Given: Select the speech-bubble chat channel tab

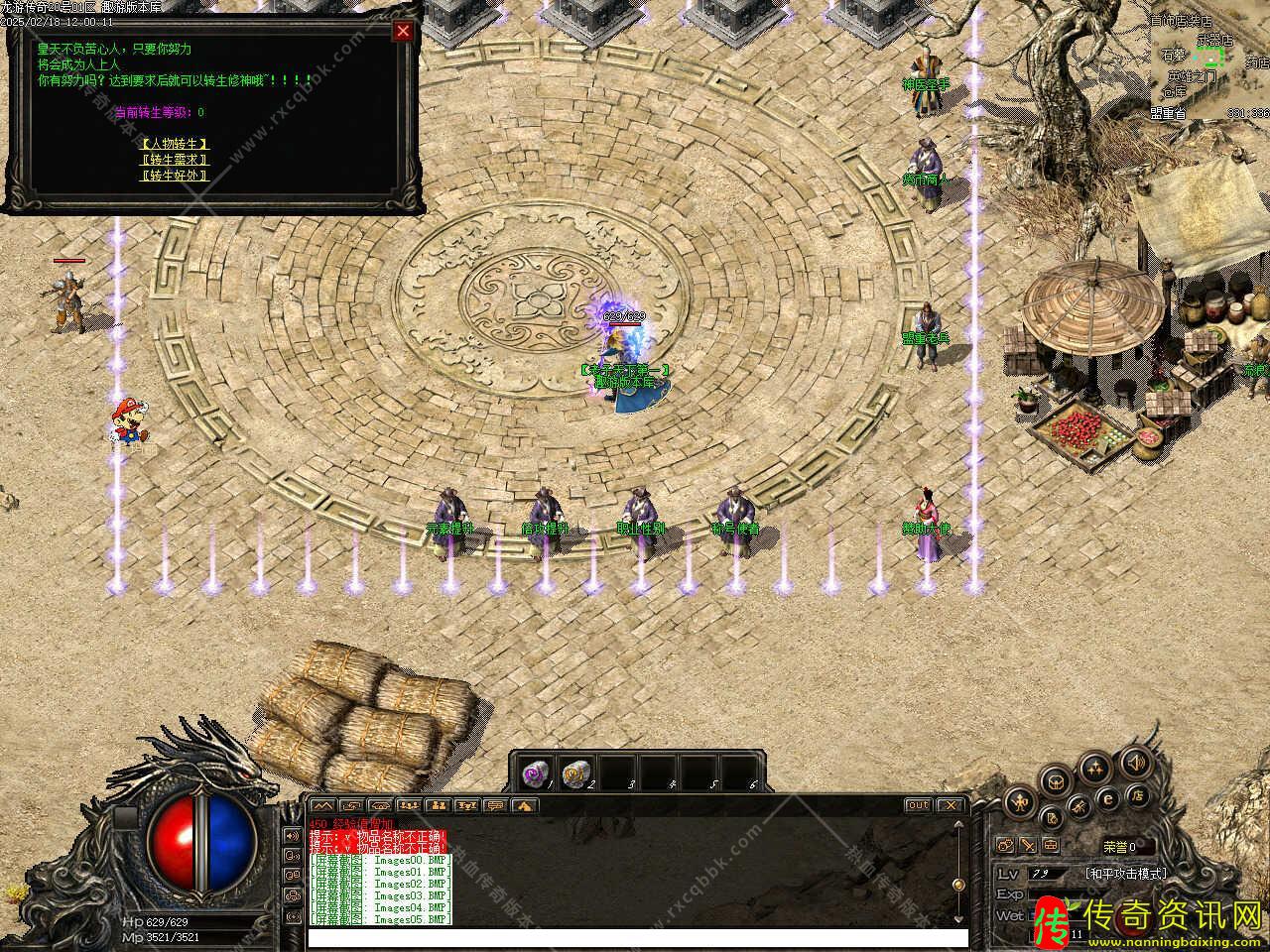Looking at the screenshot, I should point(495,805).
